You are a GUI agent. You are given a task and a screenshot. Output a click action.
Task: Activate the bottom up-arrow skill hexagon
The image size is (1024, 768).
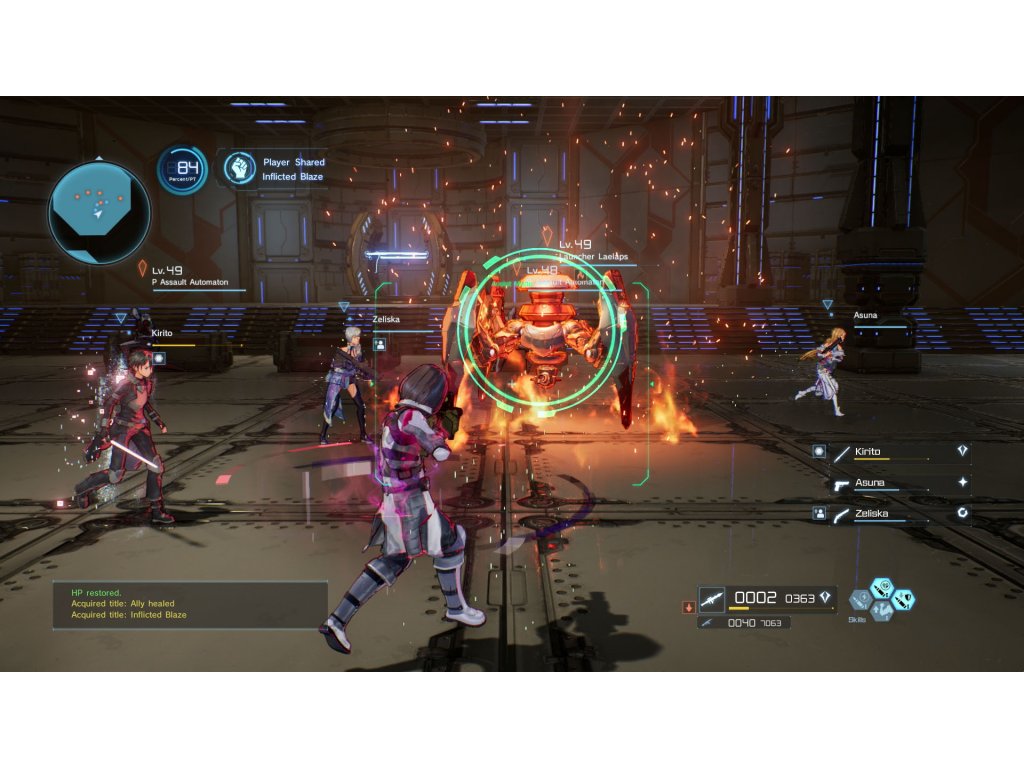pyautogui.click(x=882, y=611)
